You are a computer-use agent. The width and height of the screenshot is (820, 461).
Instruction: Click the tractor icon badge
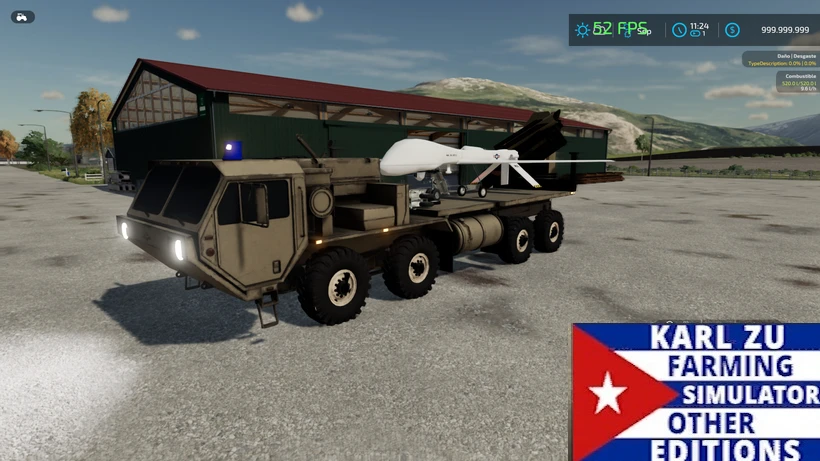pyautogui.click(x=22, y=17)
